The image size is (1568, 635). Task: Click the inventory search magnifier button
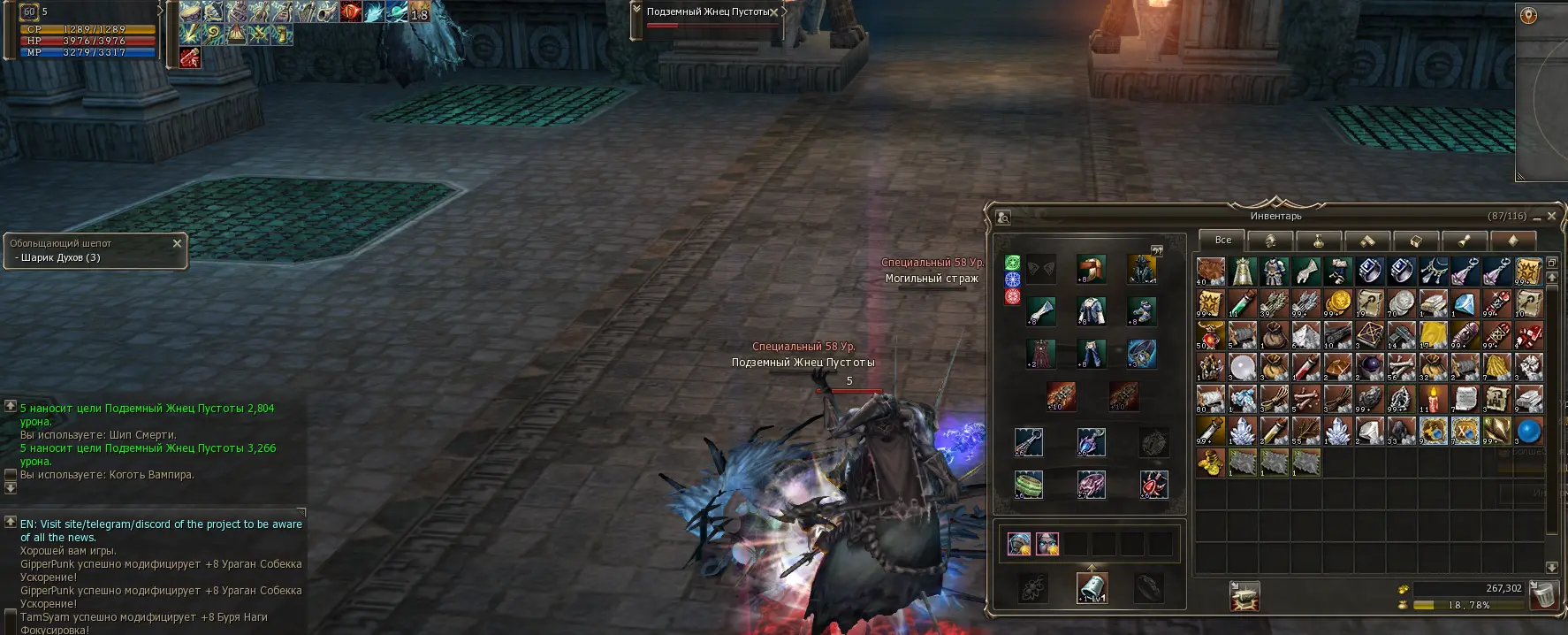[1003, 217]
